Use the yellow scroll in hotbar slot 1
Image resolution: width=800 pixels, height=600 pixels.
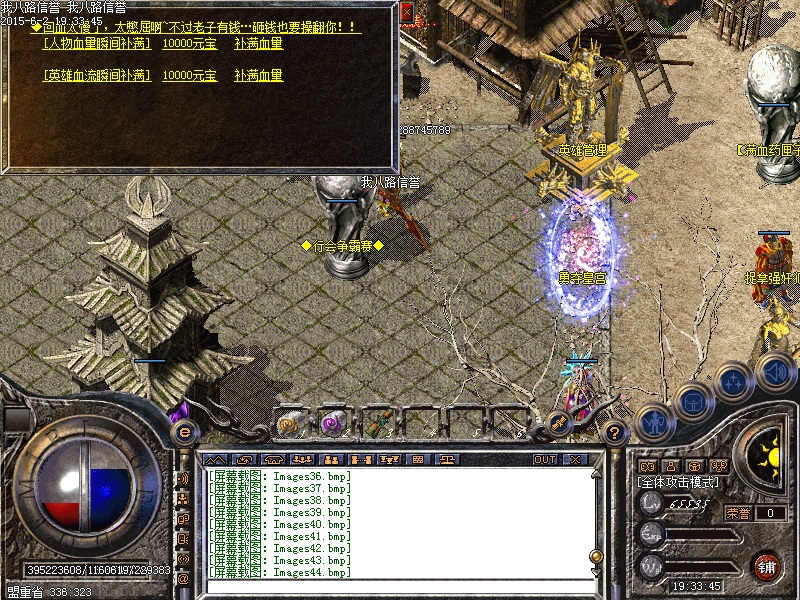click(290, 423)
